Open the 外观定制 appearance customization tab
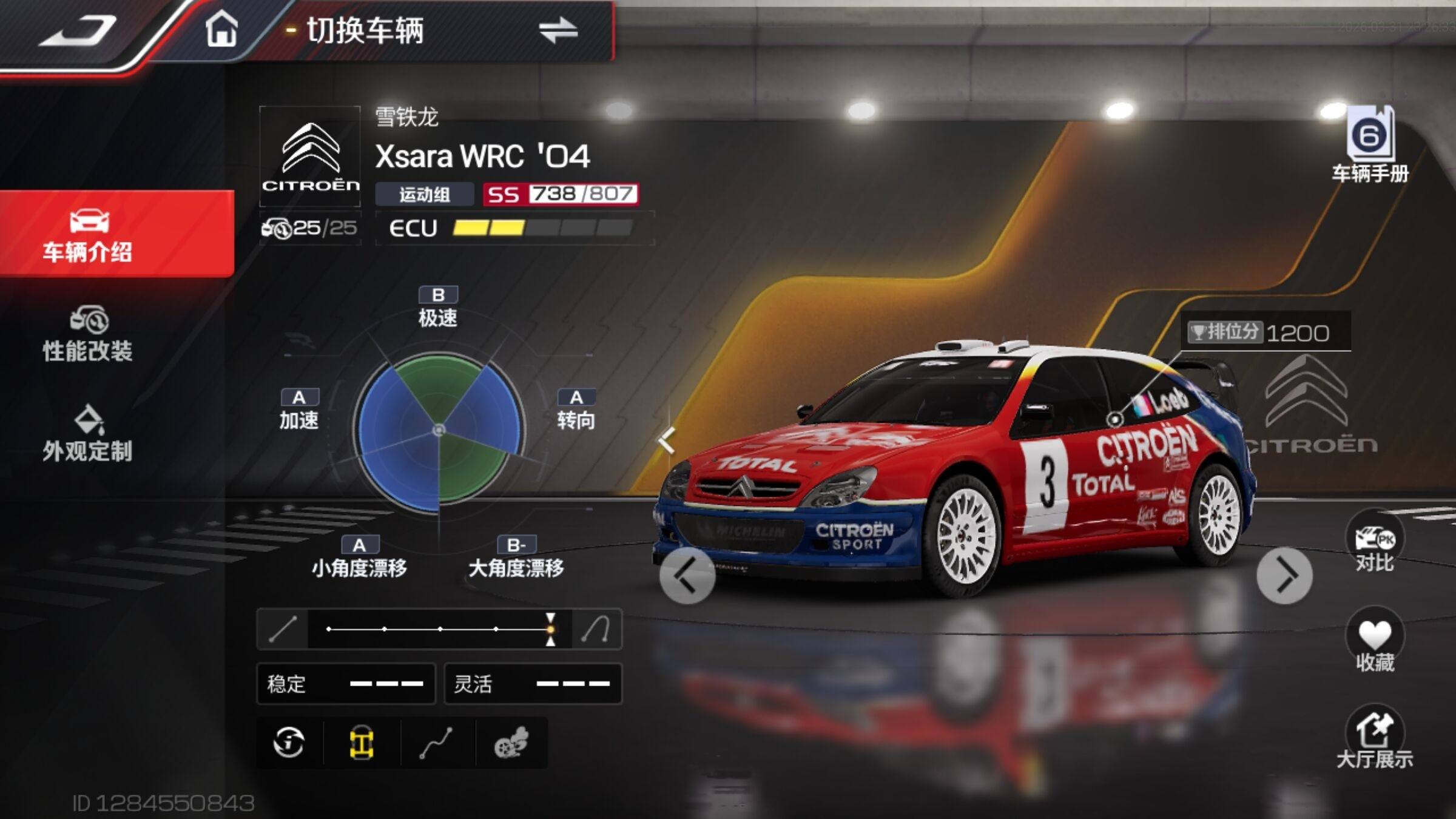Screen dimensions: 1456x819 pyautogui.click(x=88, y=434)
